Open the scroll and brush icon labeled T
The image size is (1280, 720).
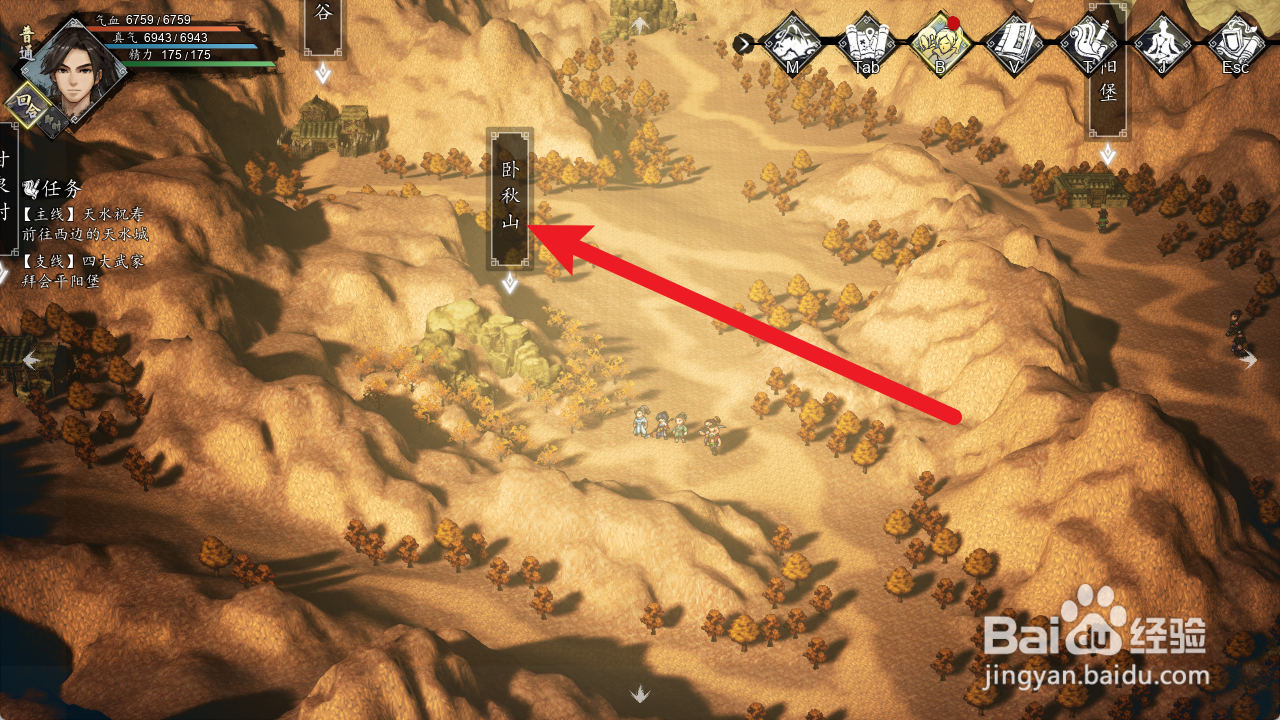1088,43
